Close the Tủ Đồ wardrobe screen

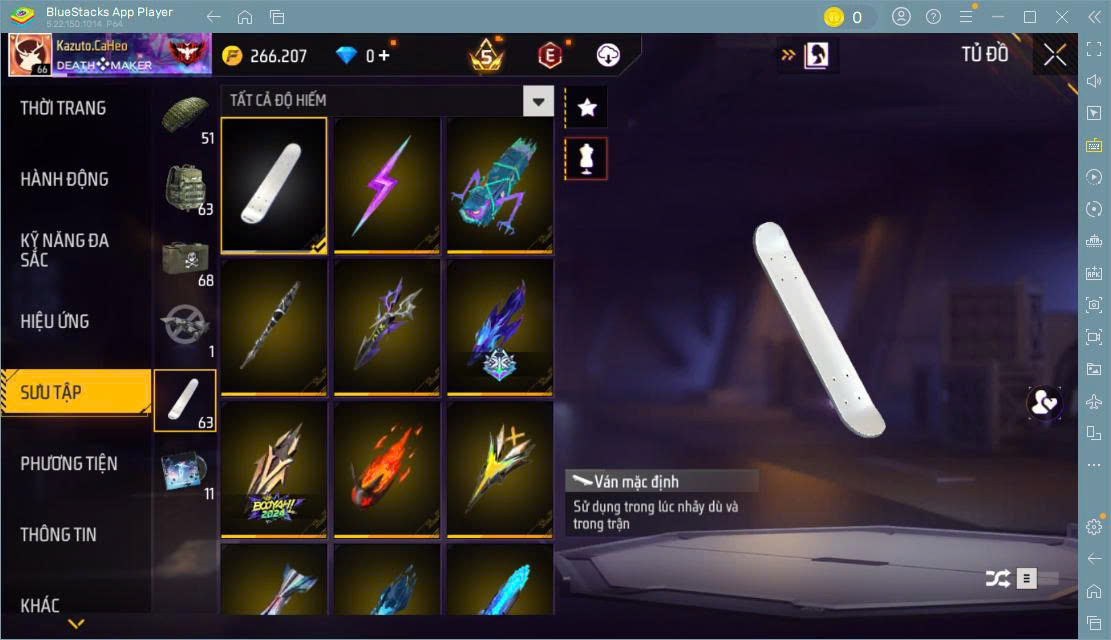1055,55
